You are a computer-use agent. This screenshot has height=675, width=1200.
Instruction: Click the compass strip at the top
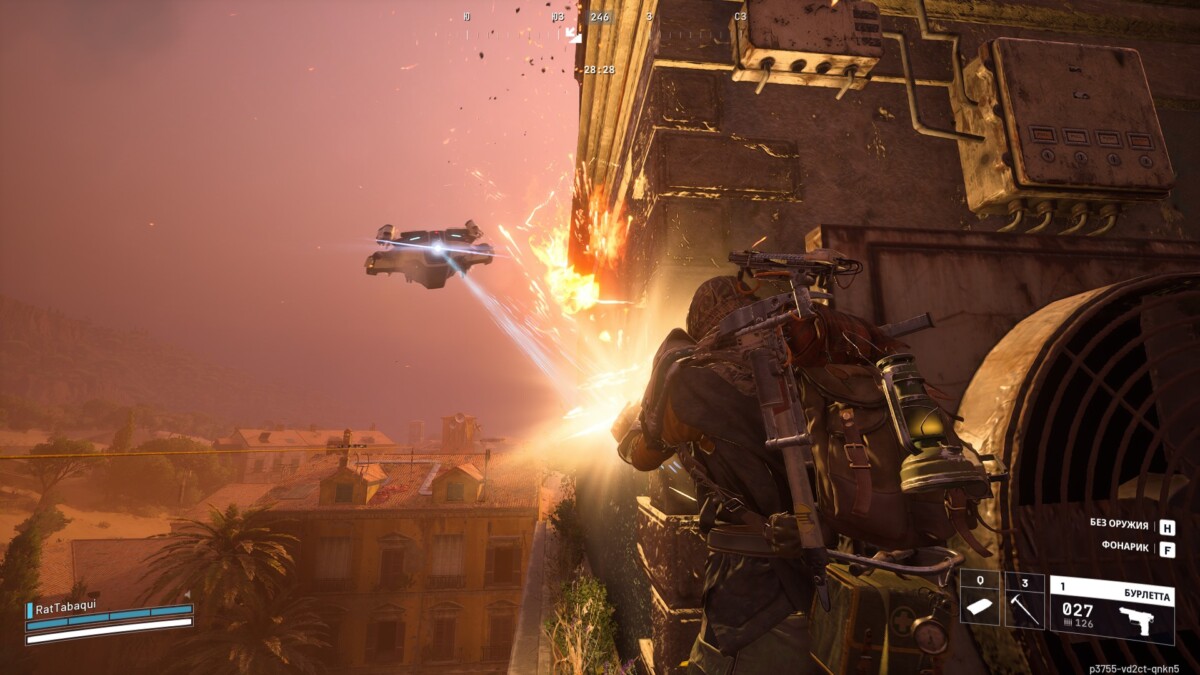point(600,17)
